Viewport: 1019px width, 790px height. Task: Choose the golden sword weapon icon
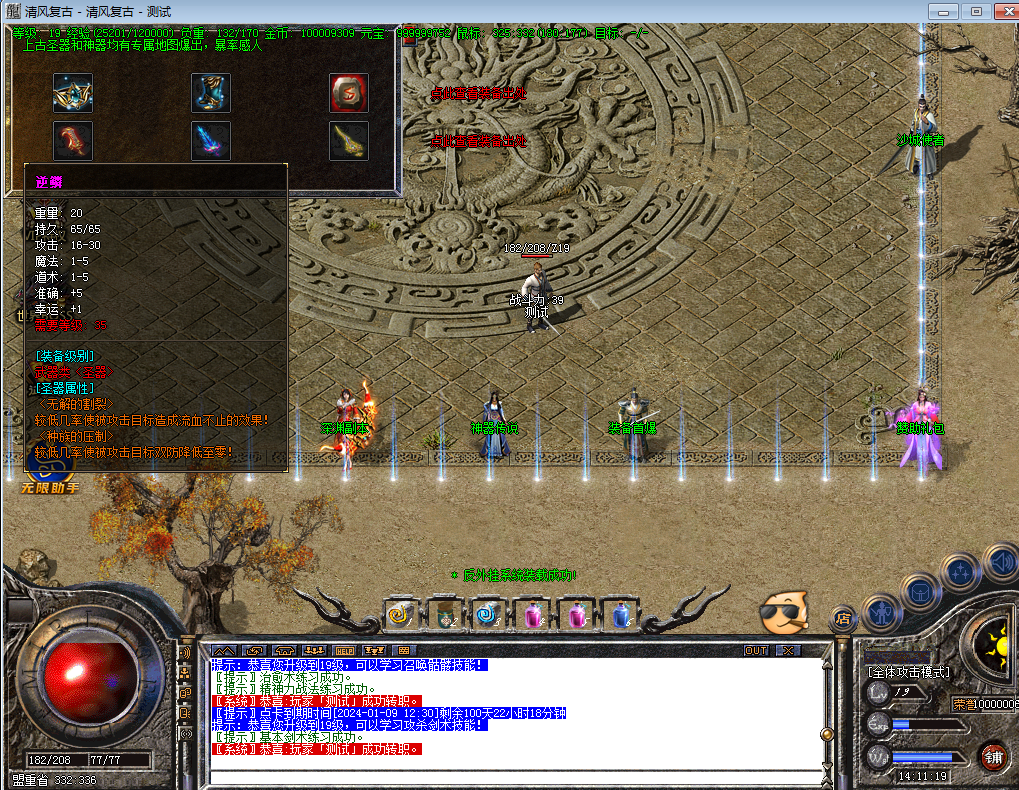[349, 141]
